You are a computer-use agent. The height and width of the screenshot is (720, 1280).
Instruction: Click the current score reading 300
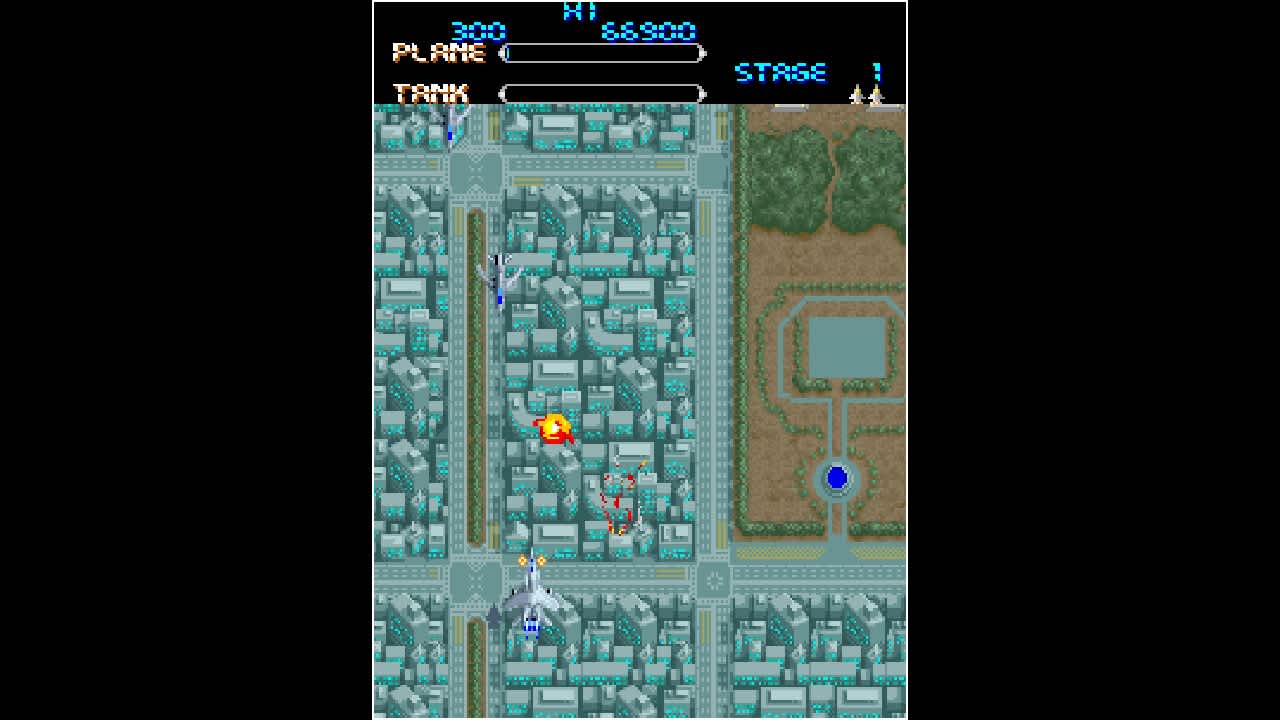pos(480,31)
